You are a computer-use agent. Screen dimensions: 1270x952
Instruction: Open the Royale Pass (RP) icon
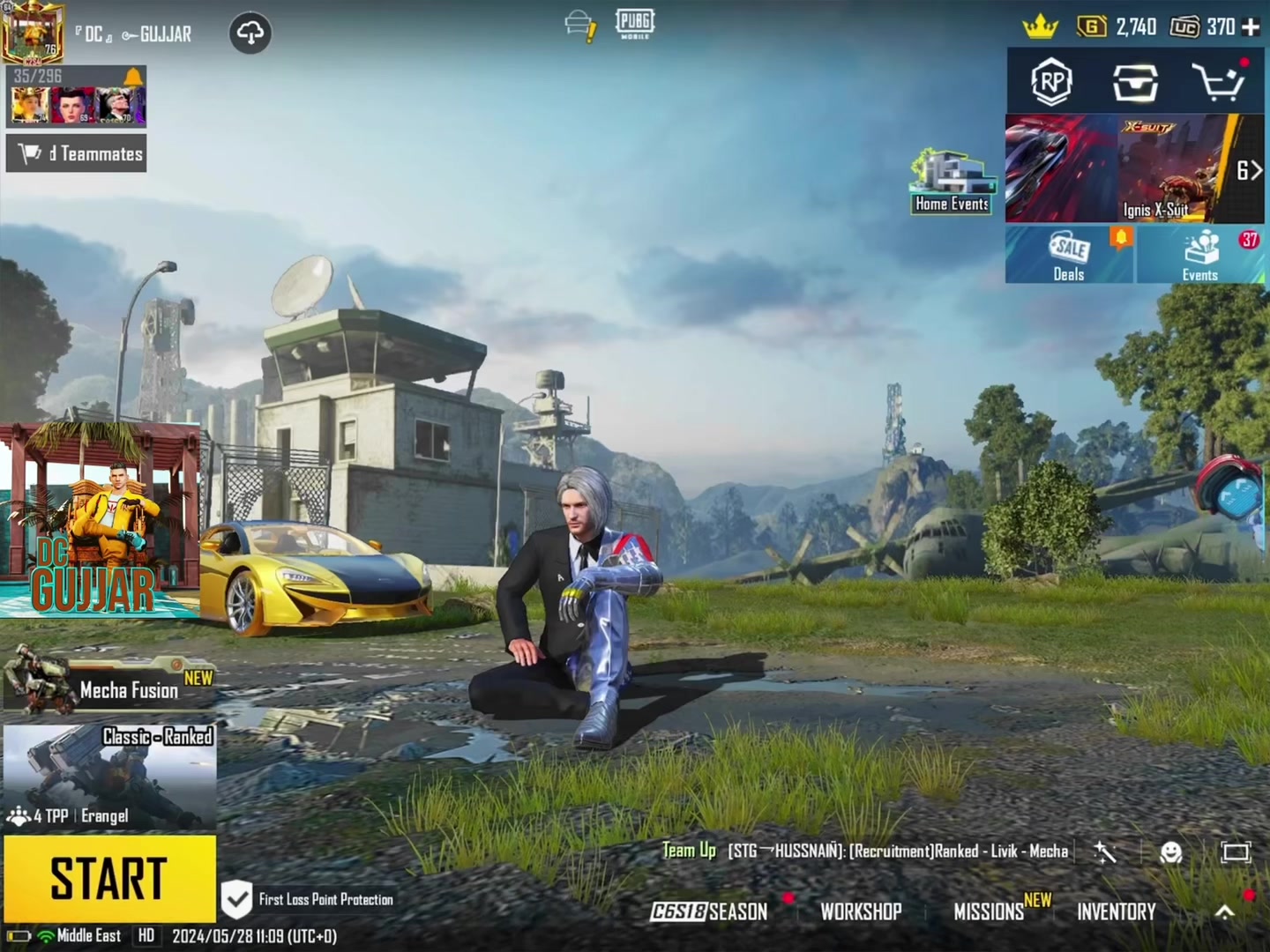(1050, 83)
